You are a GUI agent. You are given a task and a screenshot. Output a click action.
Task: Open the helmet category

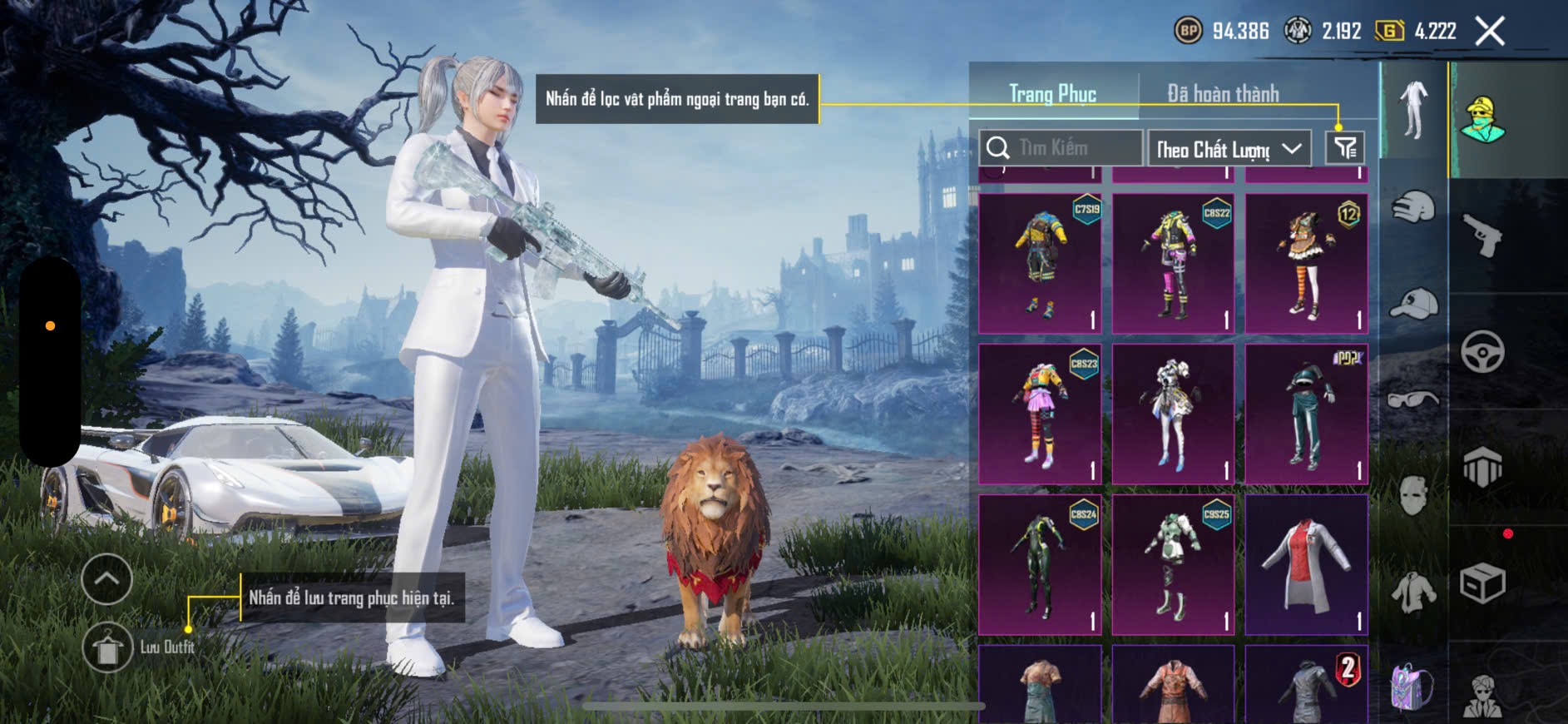point(1413,206)
